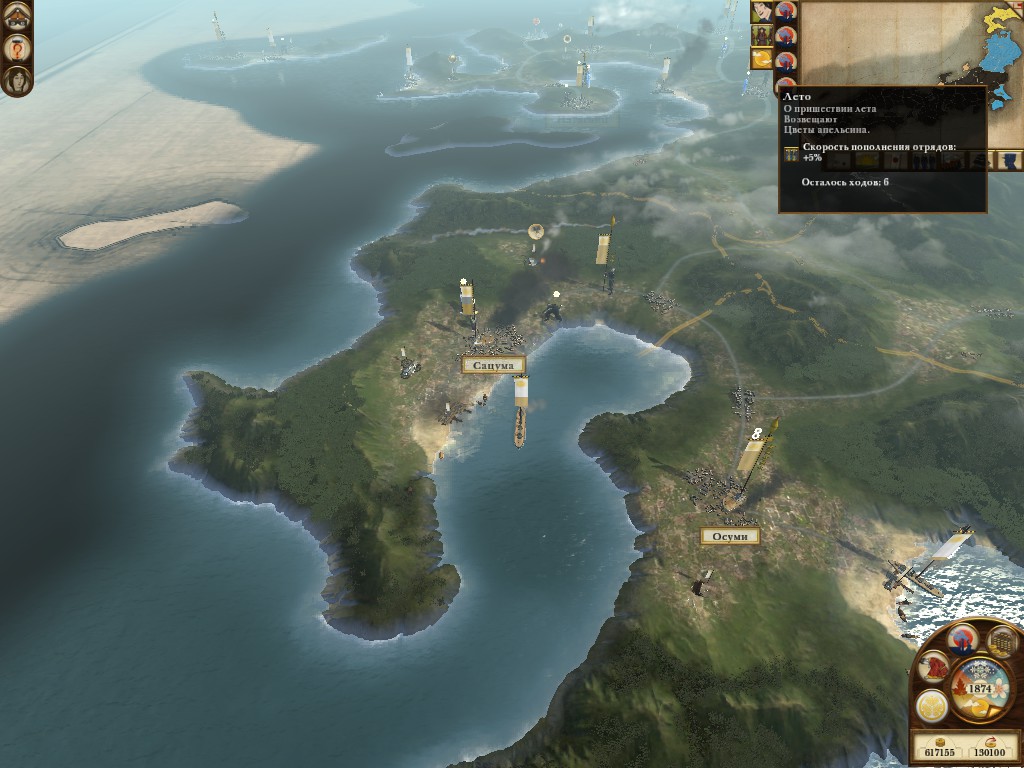The image size is (1024, 768).
Task: Open the help lantern with question mark
Action: [x=16, y=47]
